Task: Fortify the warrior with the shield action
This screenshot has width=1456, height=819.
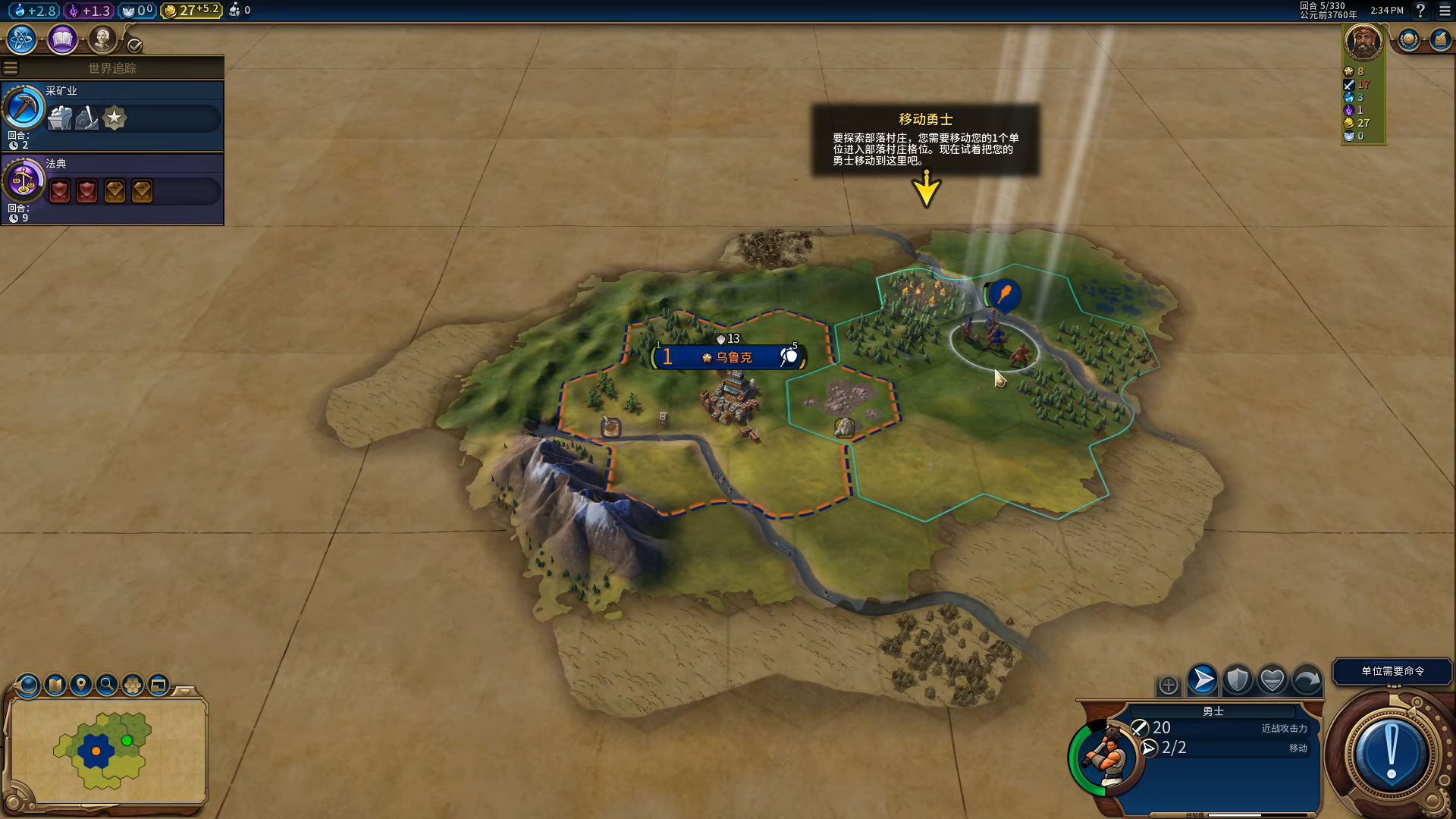Action: 1237,680
